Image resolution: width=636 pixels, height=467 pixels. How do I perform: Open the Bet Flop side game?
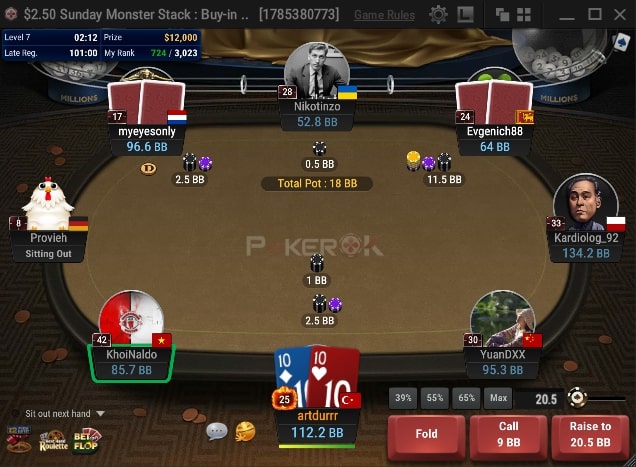click(x=86, y=438)
